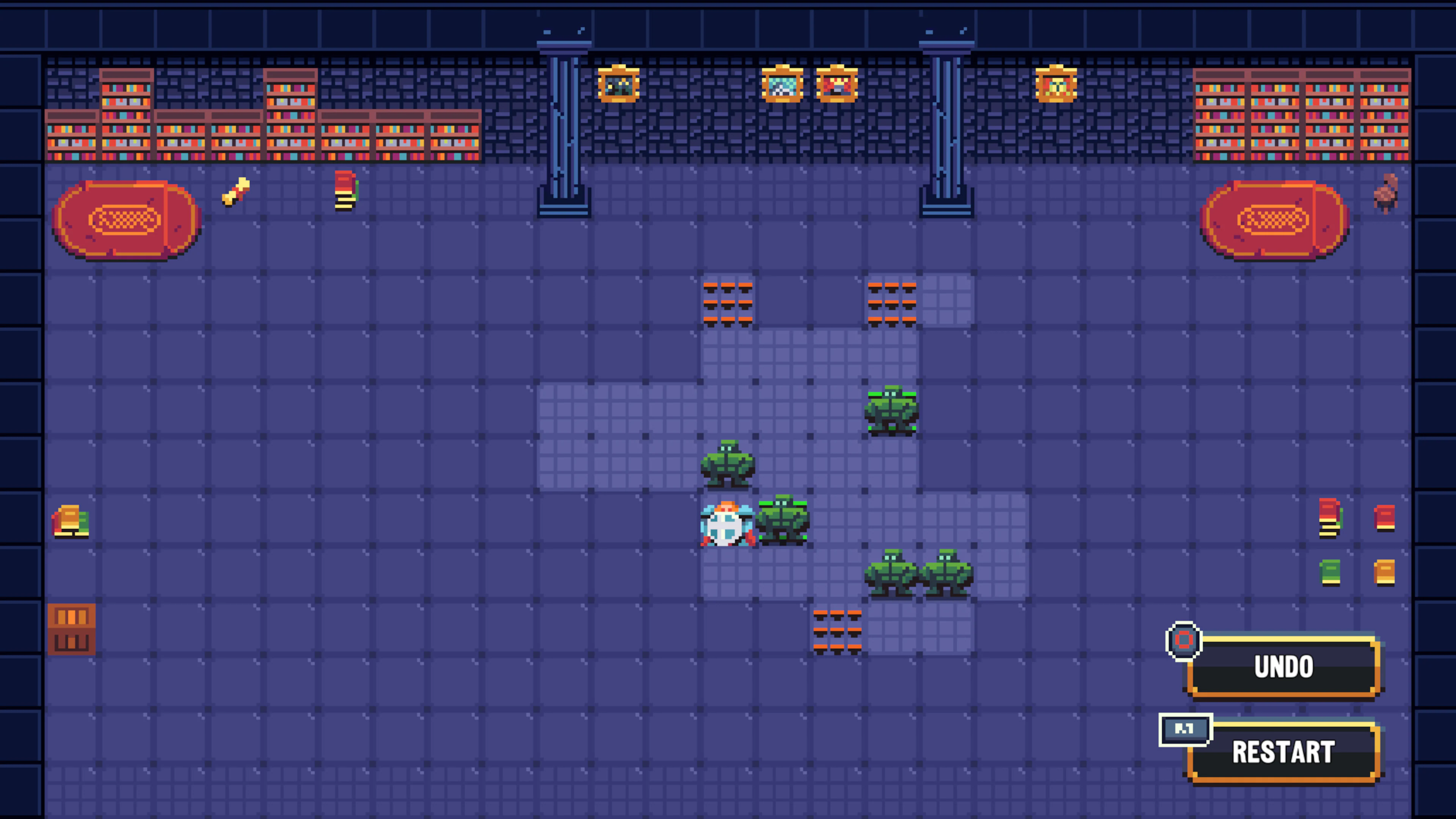Click the framed blue painting on the wall
The height and width of the screenshot is (819, 1456).
point(783,85)
